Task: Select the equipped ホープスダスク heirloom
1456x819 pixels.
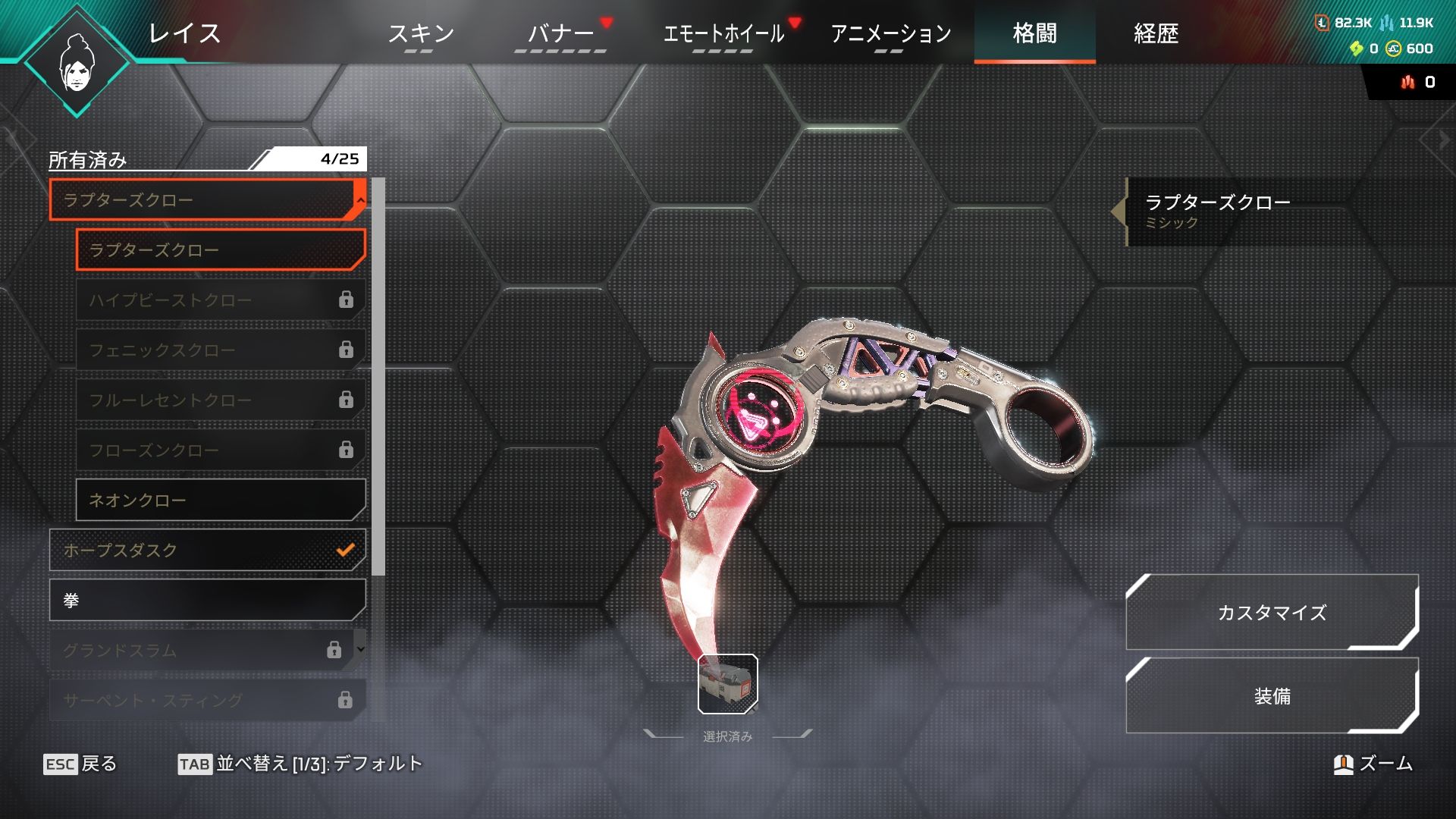Action: coord(206,551)
